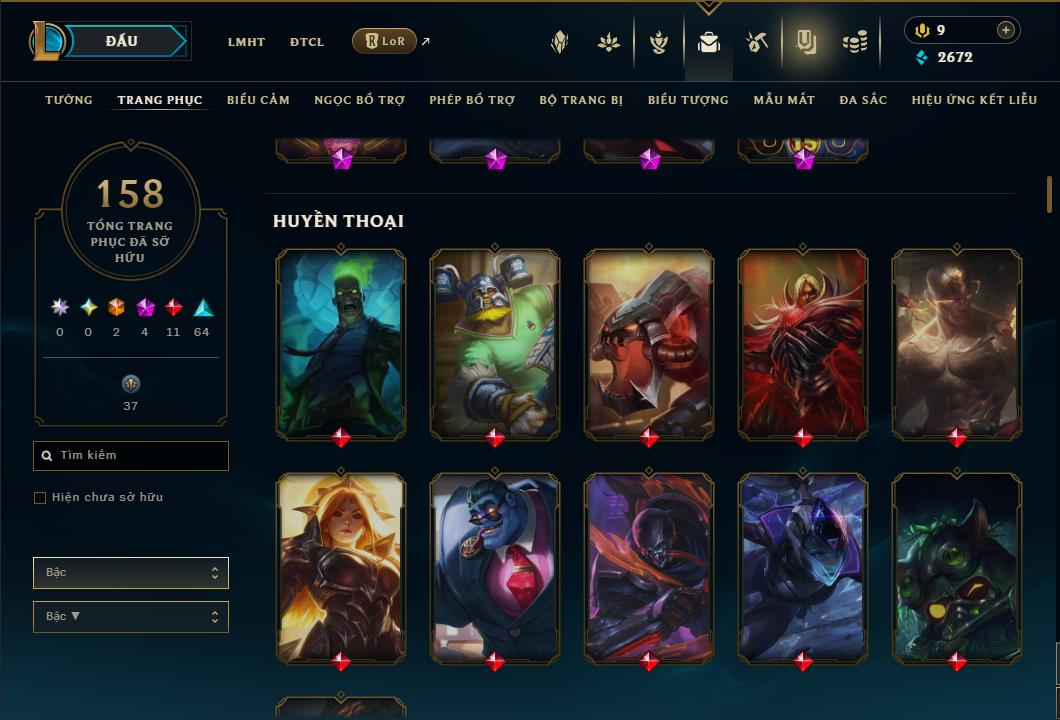Click the Tìm kiếm search field
Viewport: 1060px width, 720px height.
(x=131, y=456)
